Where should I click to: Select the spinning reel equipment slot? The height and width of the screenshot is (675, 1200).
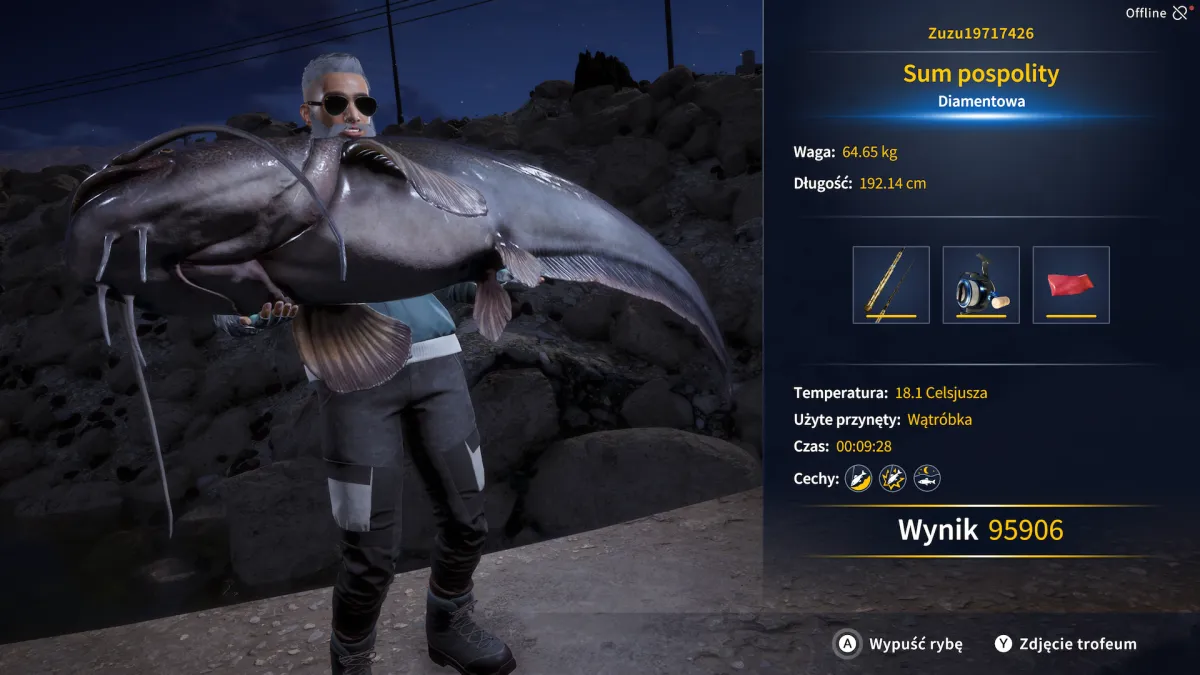(981, 285)
